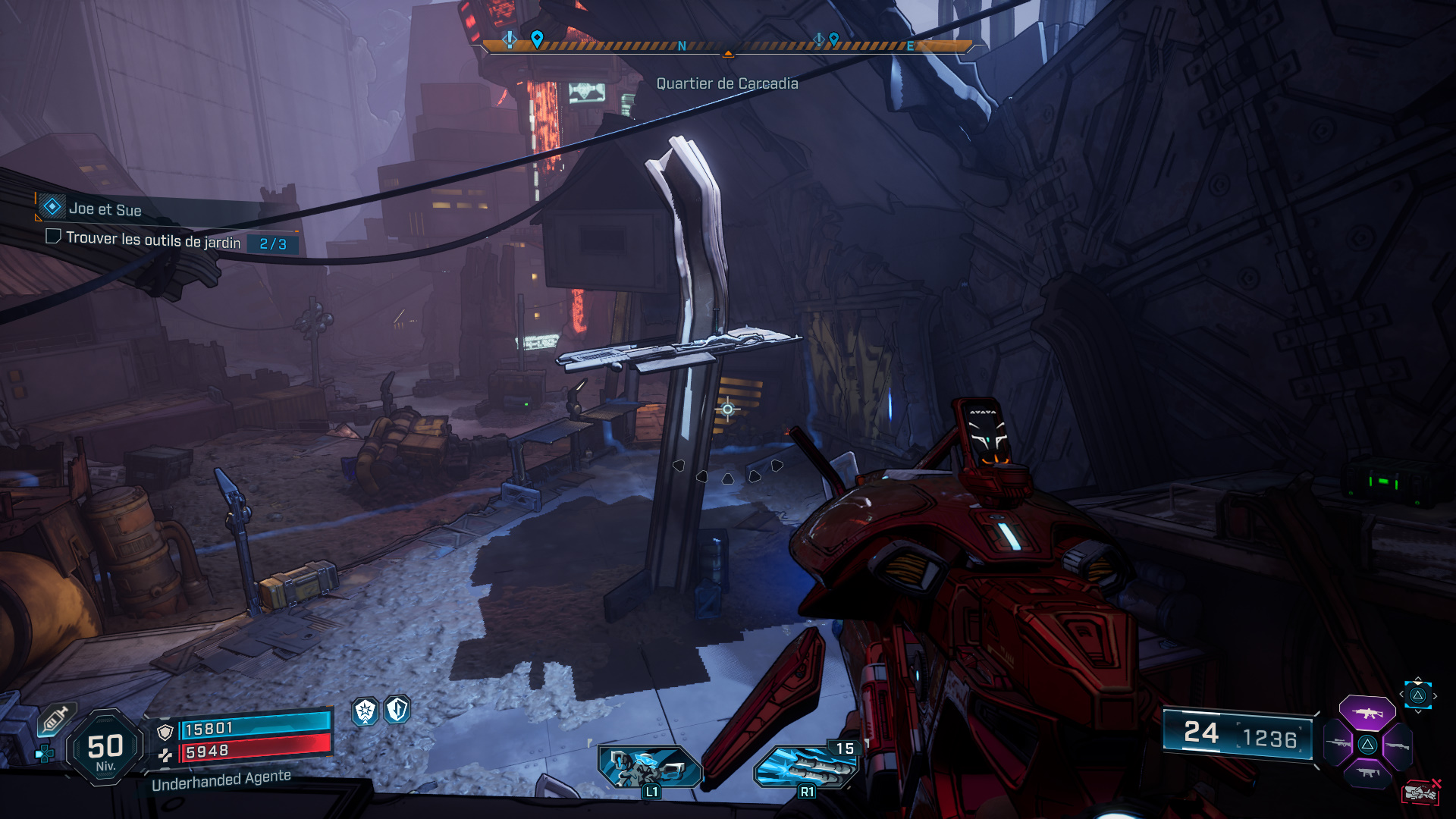
Task: Select the SMG at the bottom of the weapon wheel
Action: coord(1368,773)
